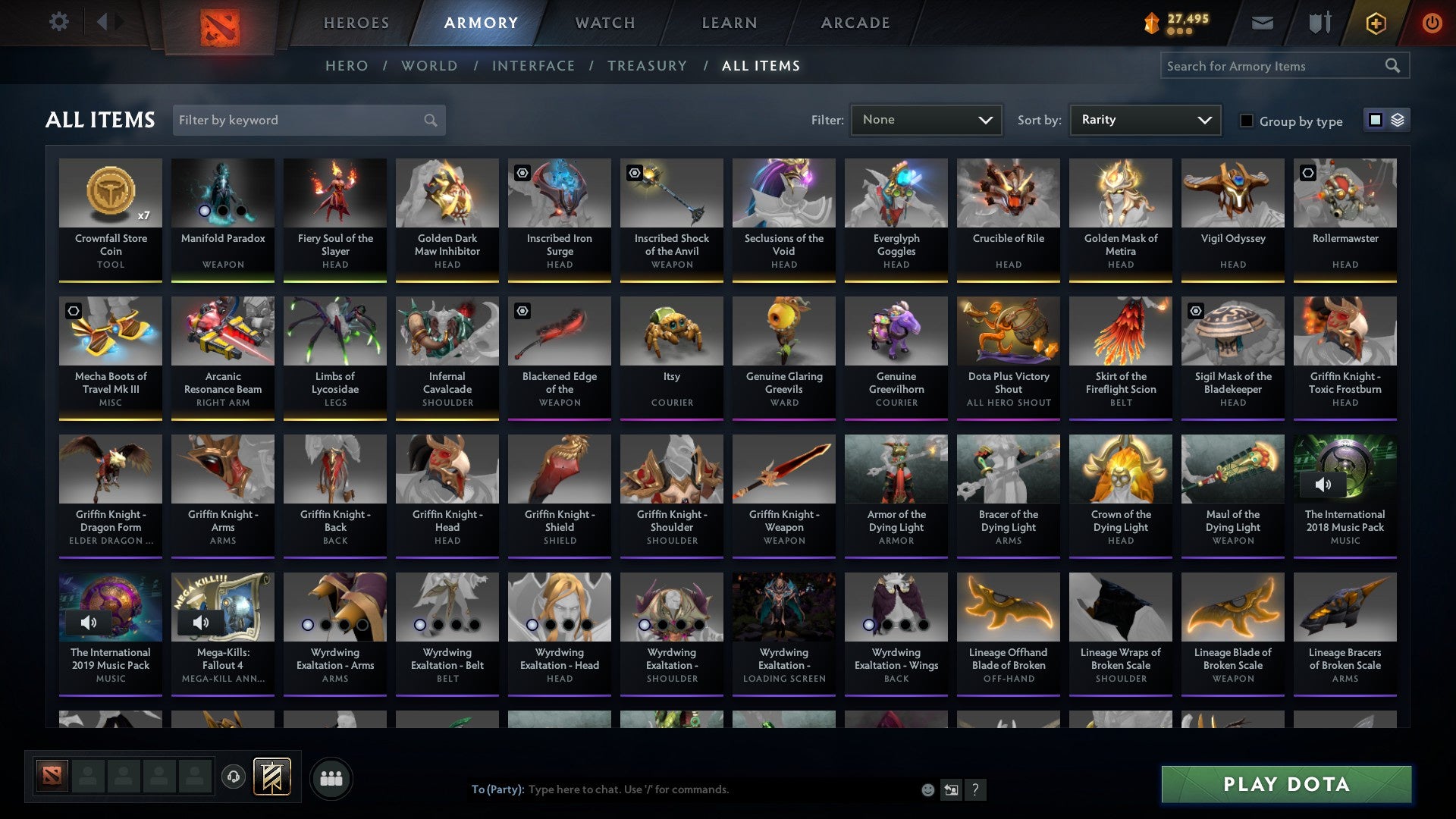Open the Filter dropdown set to None
Viewport: 1456px width, 819px height.
coord(925,119)
